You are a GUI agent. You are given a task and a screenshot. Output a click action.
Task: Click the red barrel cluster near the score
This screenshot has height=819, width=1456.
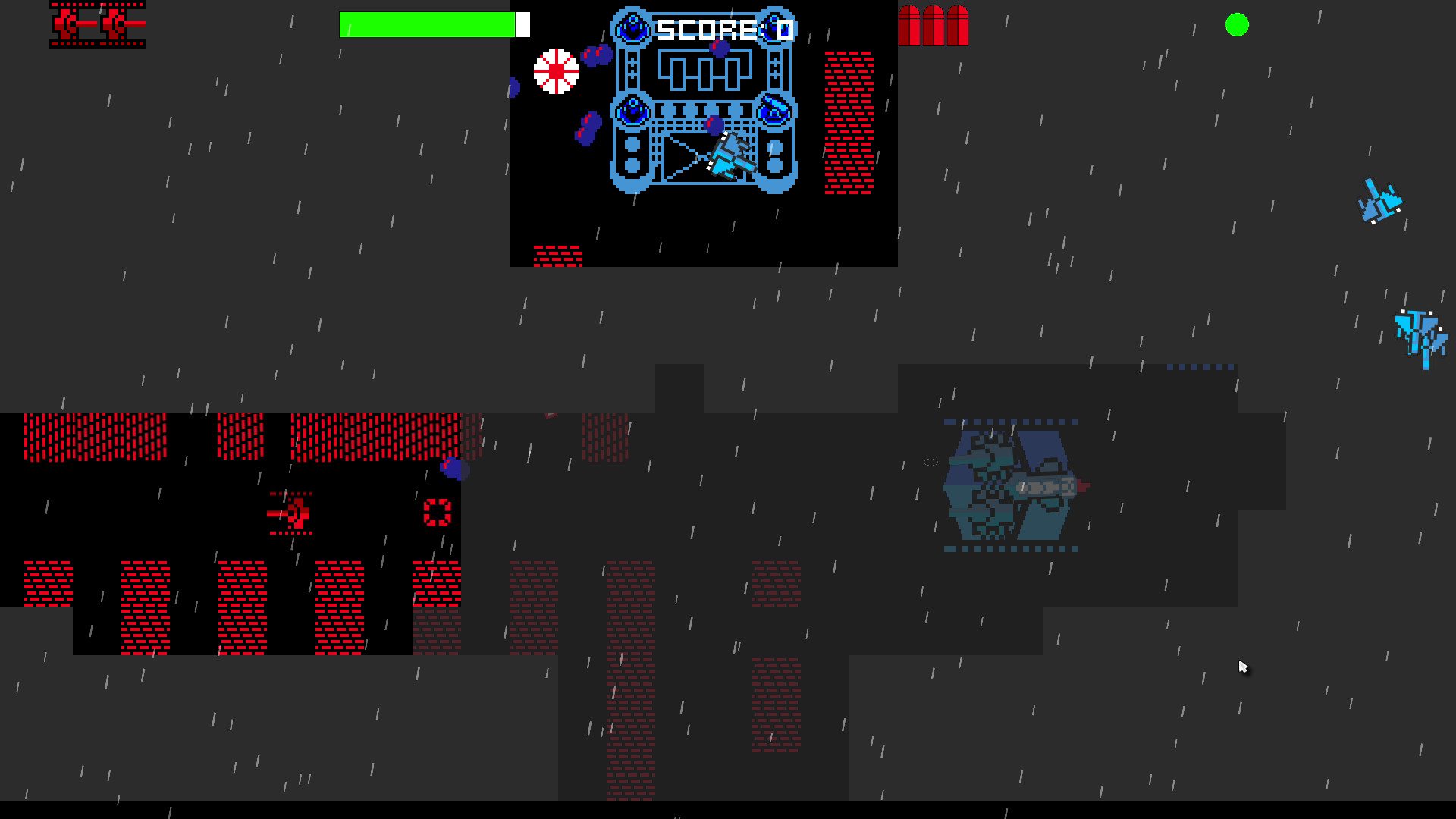coord(934,27)
